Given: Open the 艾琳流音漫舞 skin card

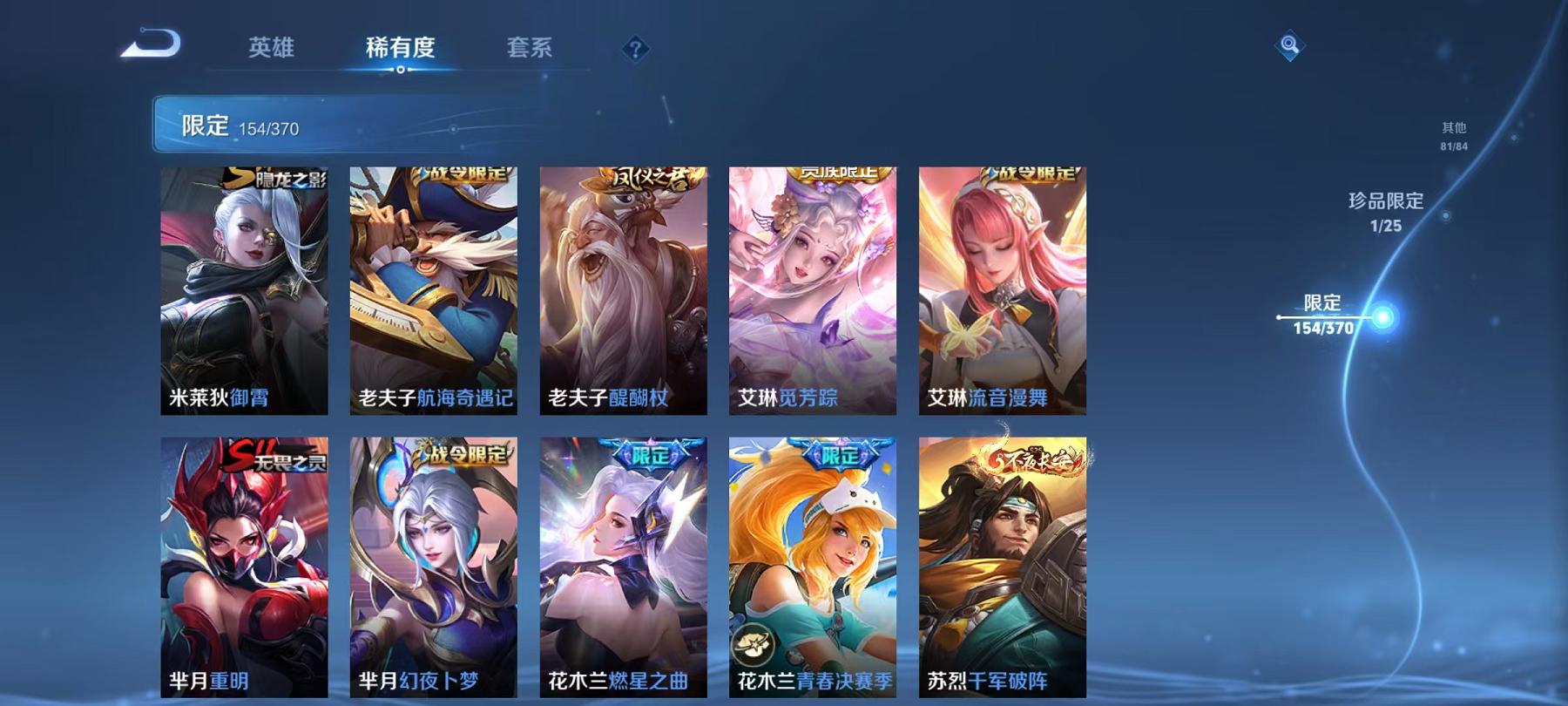Looking at the screenshot, I should point(1002,288).
